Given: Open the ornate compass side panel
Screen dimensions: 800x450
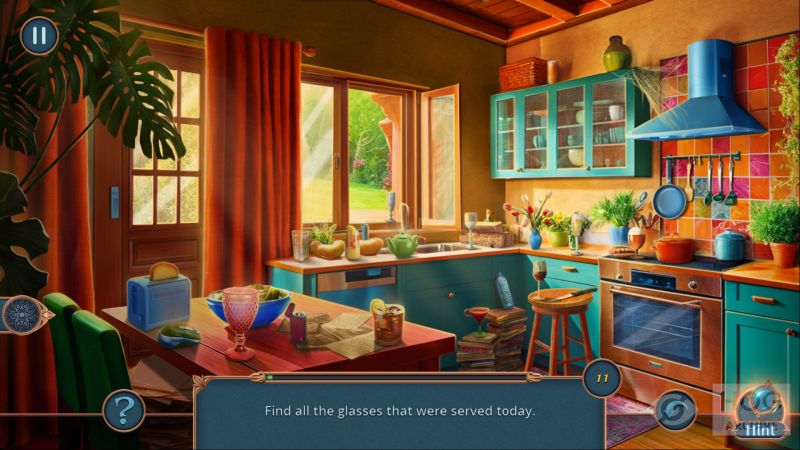Looking at the screenshot, I should coord(20,314).
